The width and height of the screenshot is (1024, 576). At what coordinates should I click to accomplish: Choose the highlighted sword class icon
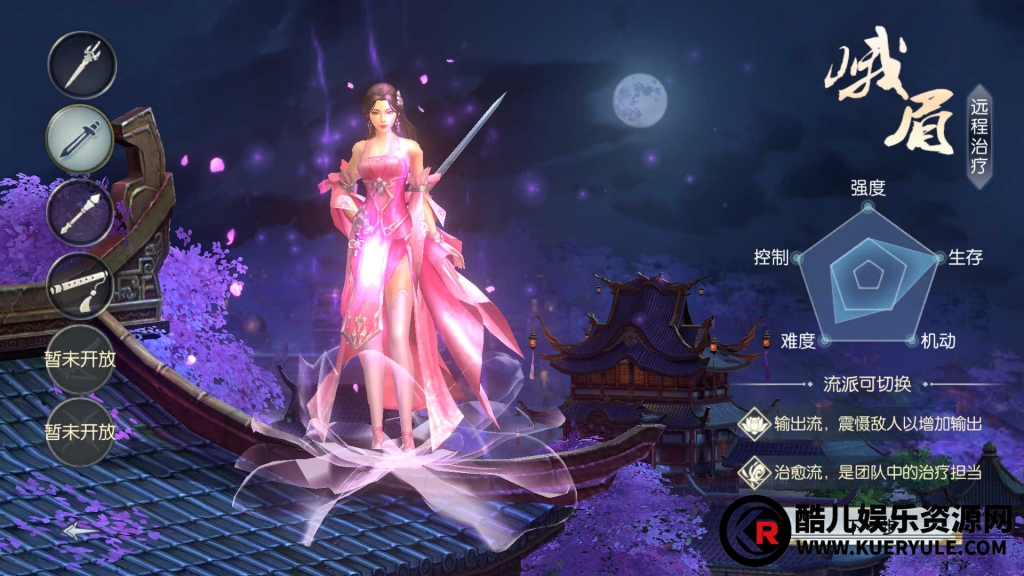tap(82, 139)
